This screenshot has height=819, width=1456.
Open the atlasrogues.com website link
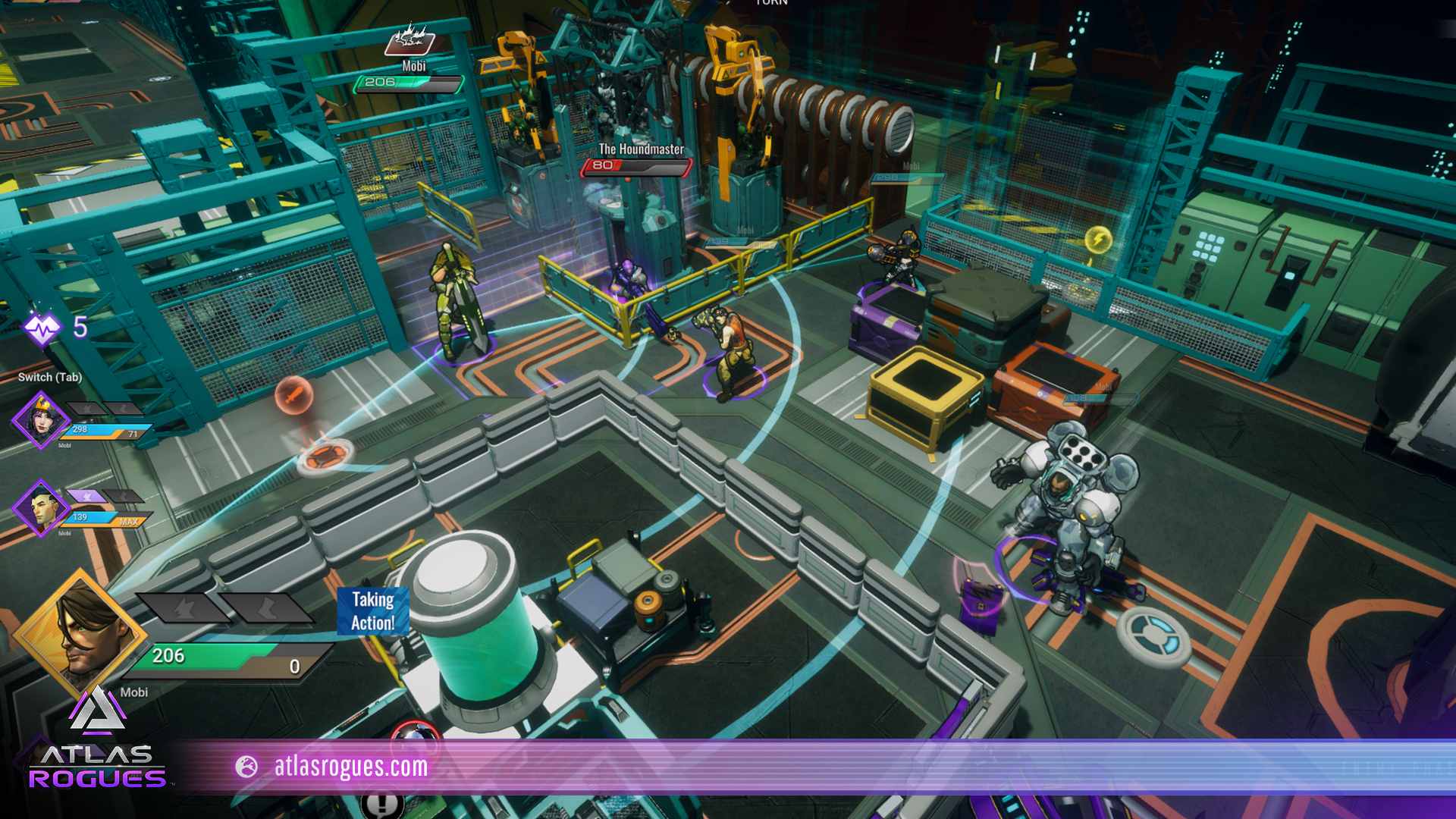click(350, 767)
